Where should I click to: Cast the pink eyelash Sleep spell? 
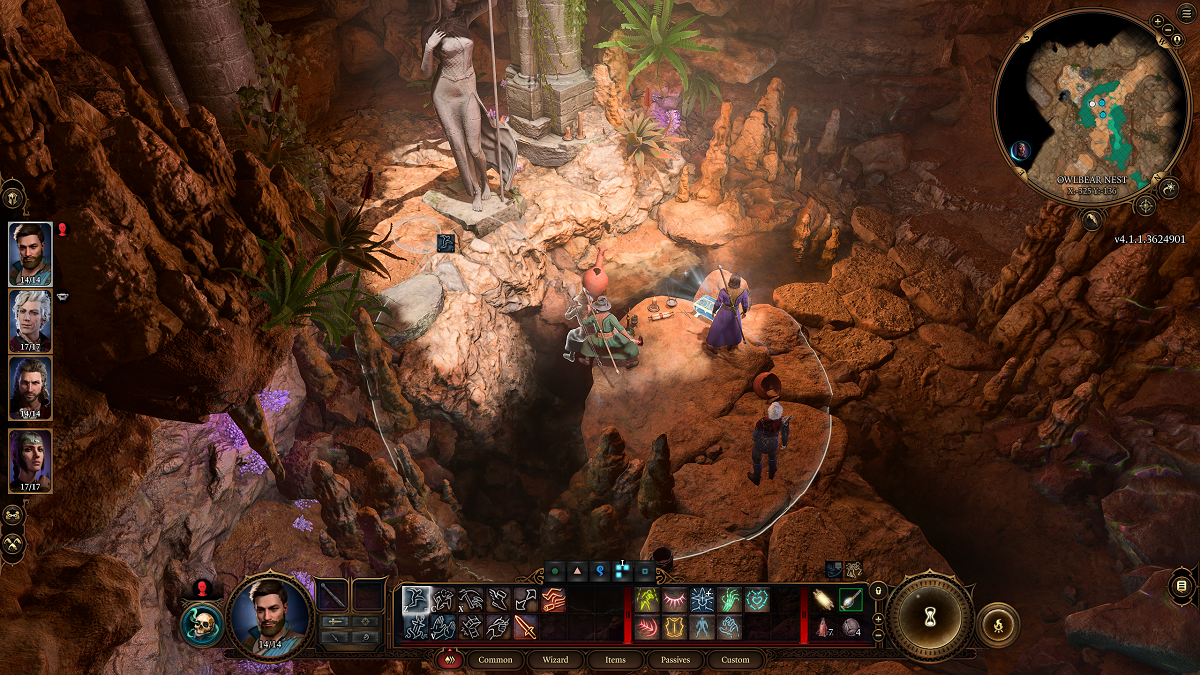(674, 599)
